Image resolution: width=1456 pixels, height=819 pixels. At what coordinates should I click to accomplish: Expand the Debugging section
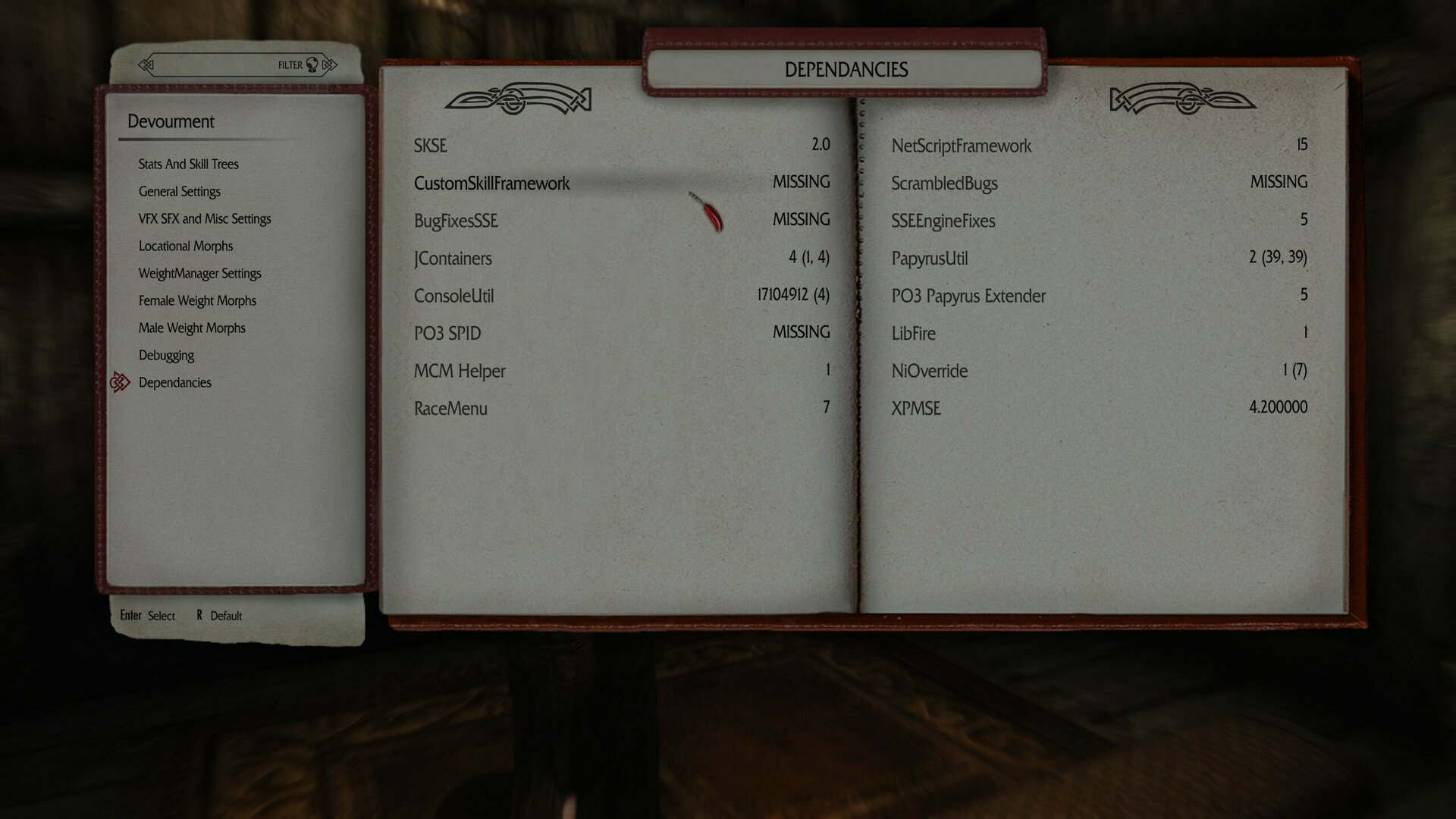tap(167, 355)
